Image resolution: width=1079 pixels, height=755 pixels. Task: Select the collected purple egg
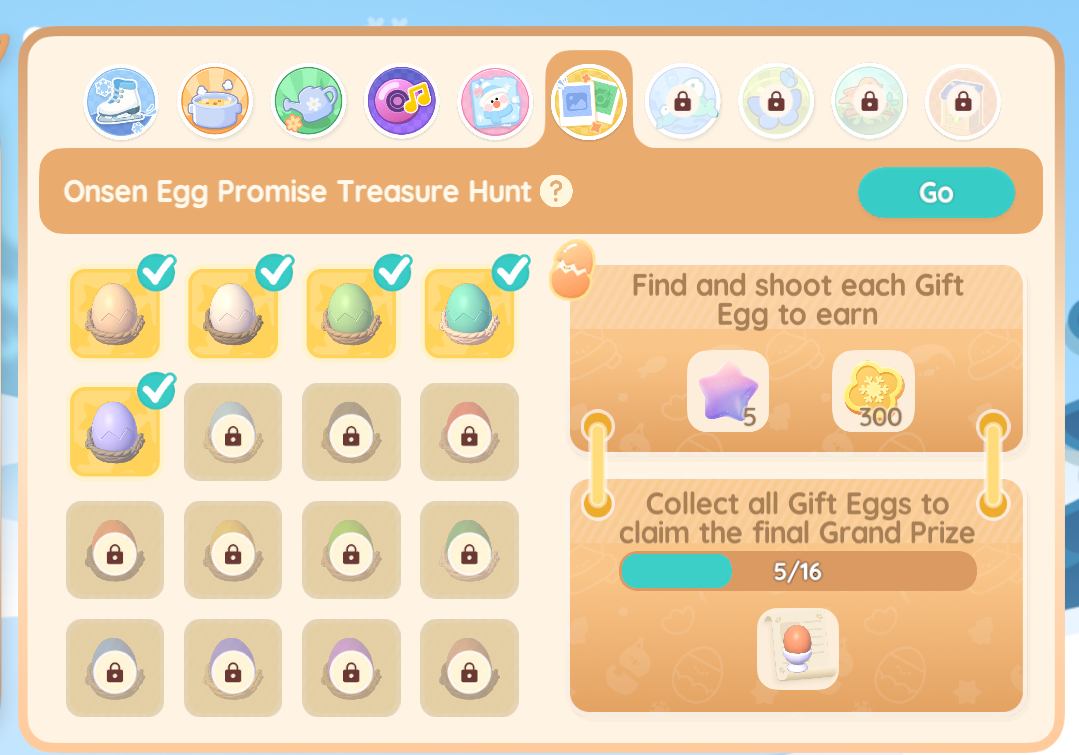(x=115, y=431)
